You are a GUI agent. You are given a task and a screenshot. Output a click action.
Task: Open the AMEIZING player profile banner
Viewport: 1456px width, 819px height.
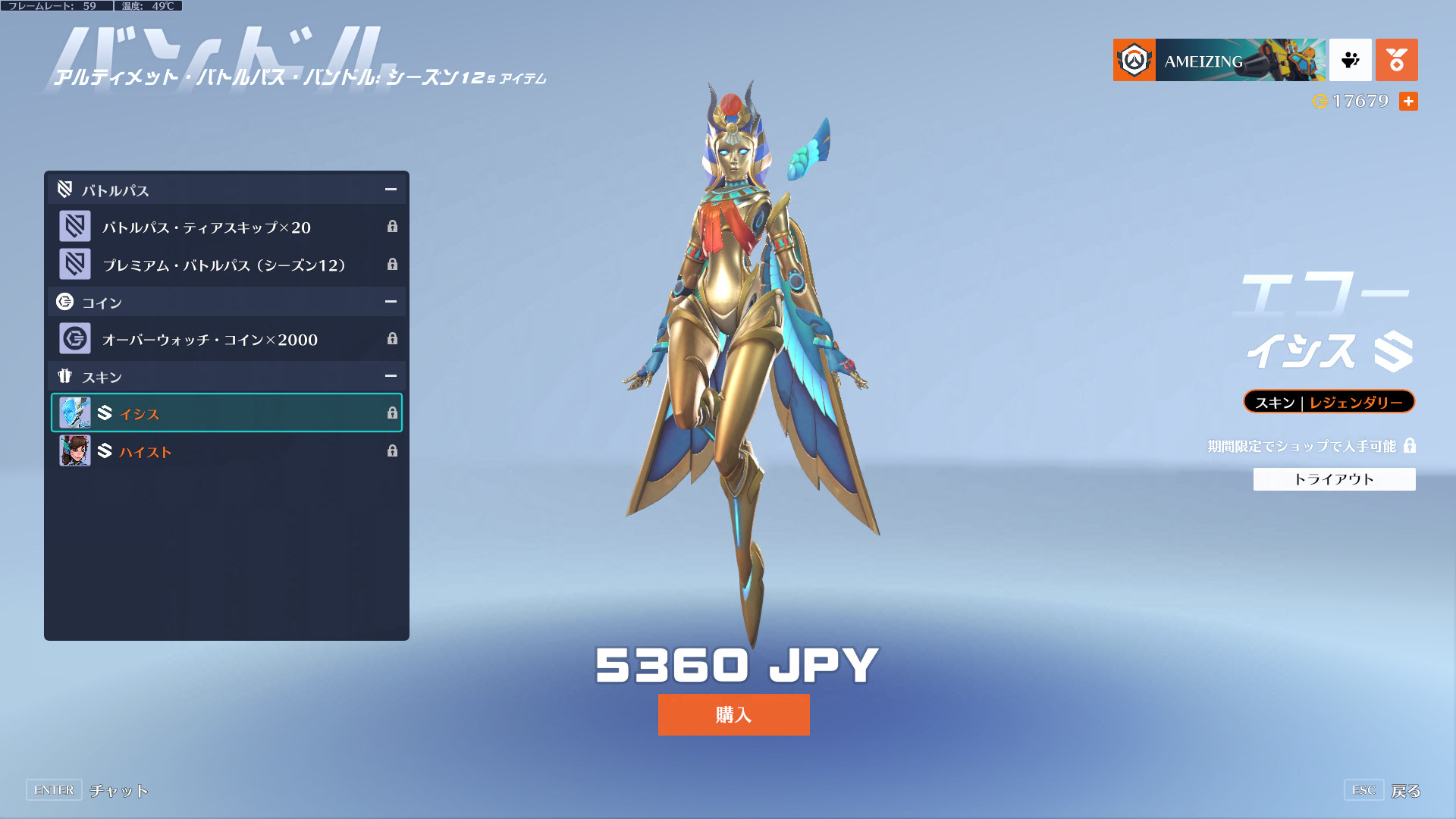[x=1219, y=60]
